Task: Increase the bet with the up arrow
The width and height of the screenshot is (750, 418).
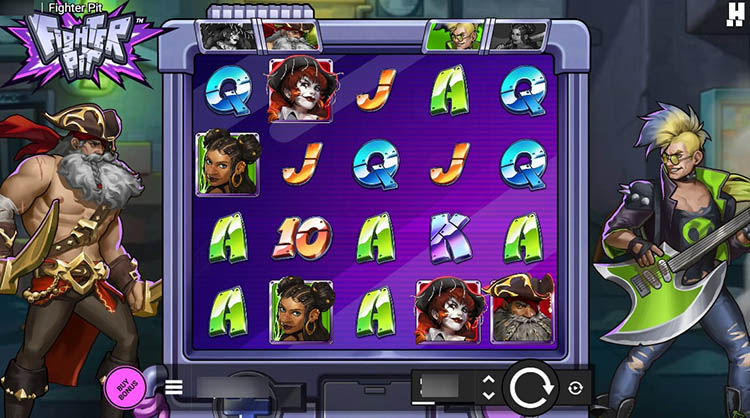Action: (488, 380)
